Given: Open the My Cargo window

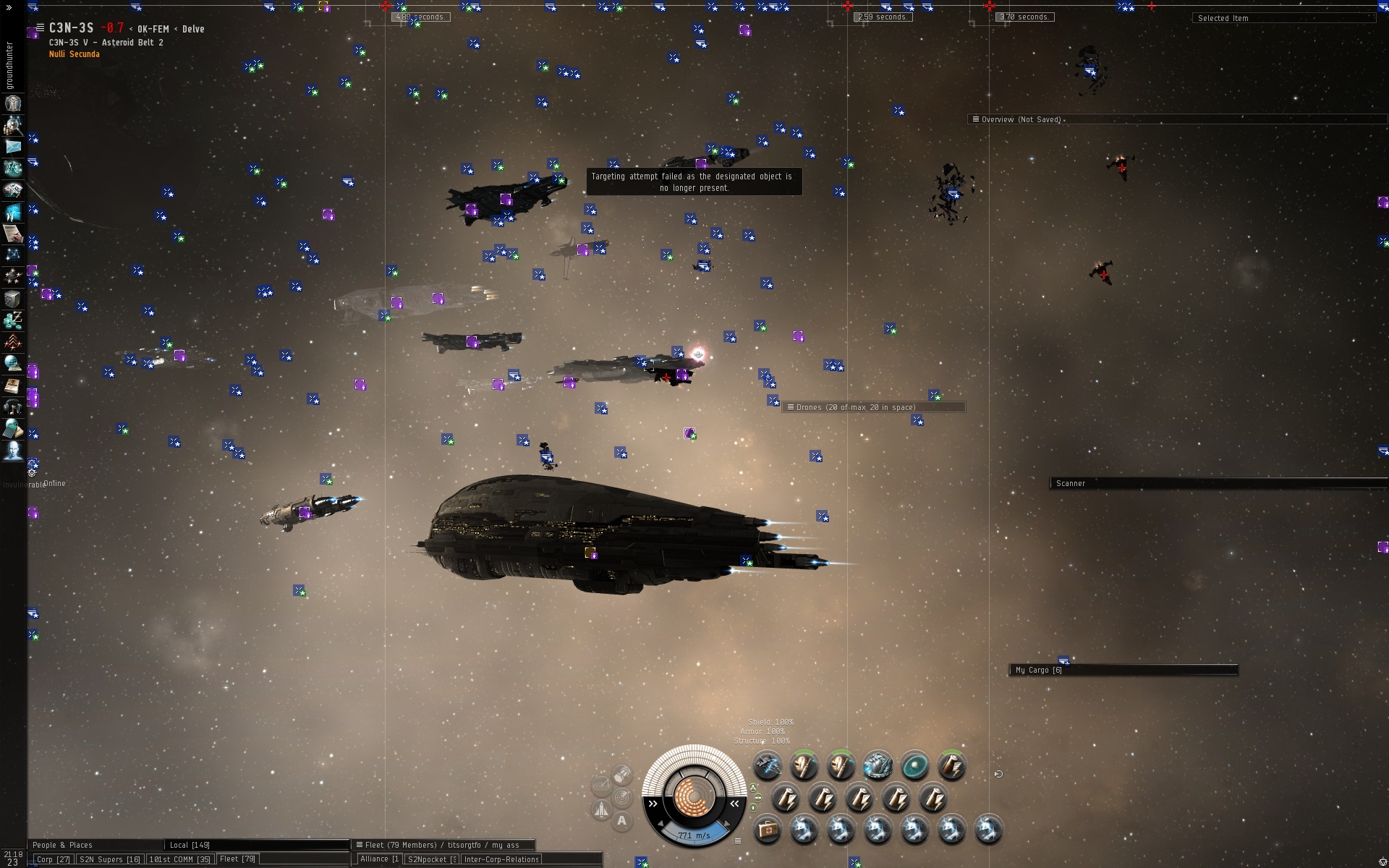Looking at the screenshot, I should pyautogui.click(x=1039, y=670).
